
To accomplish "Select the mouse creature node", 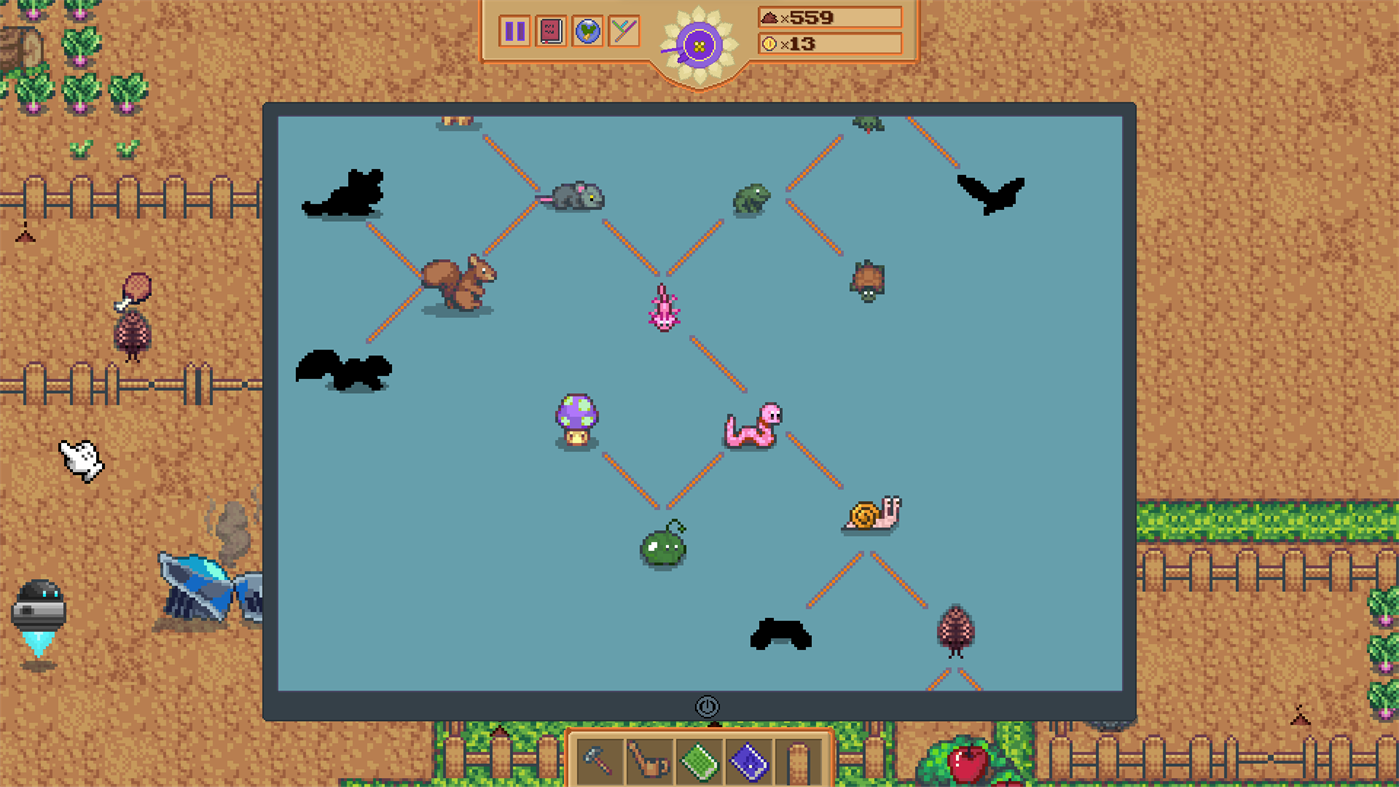I will (578, 197).
